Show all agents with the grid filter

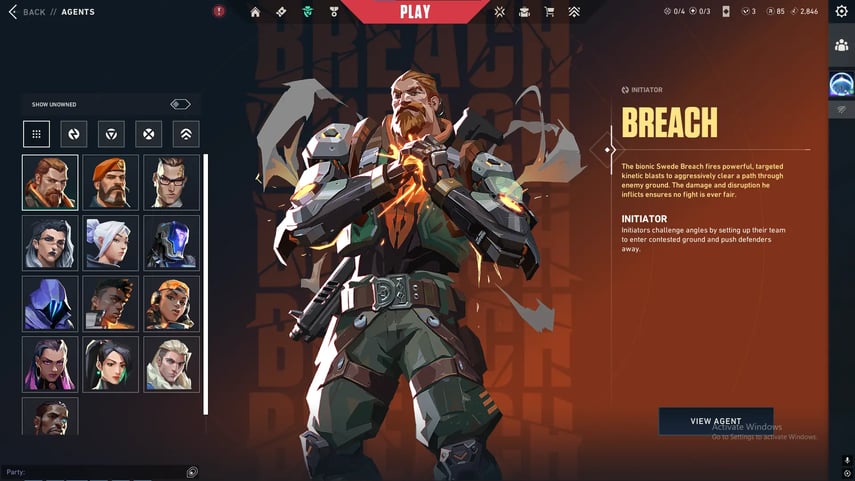tap(36, 134)
